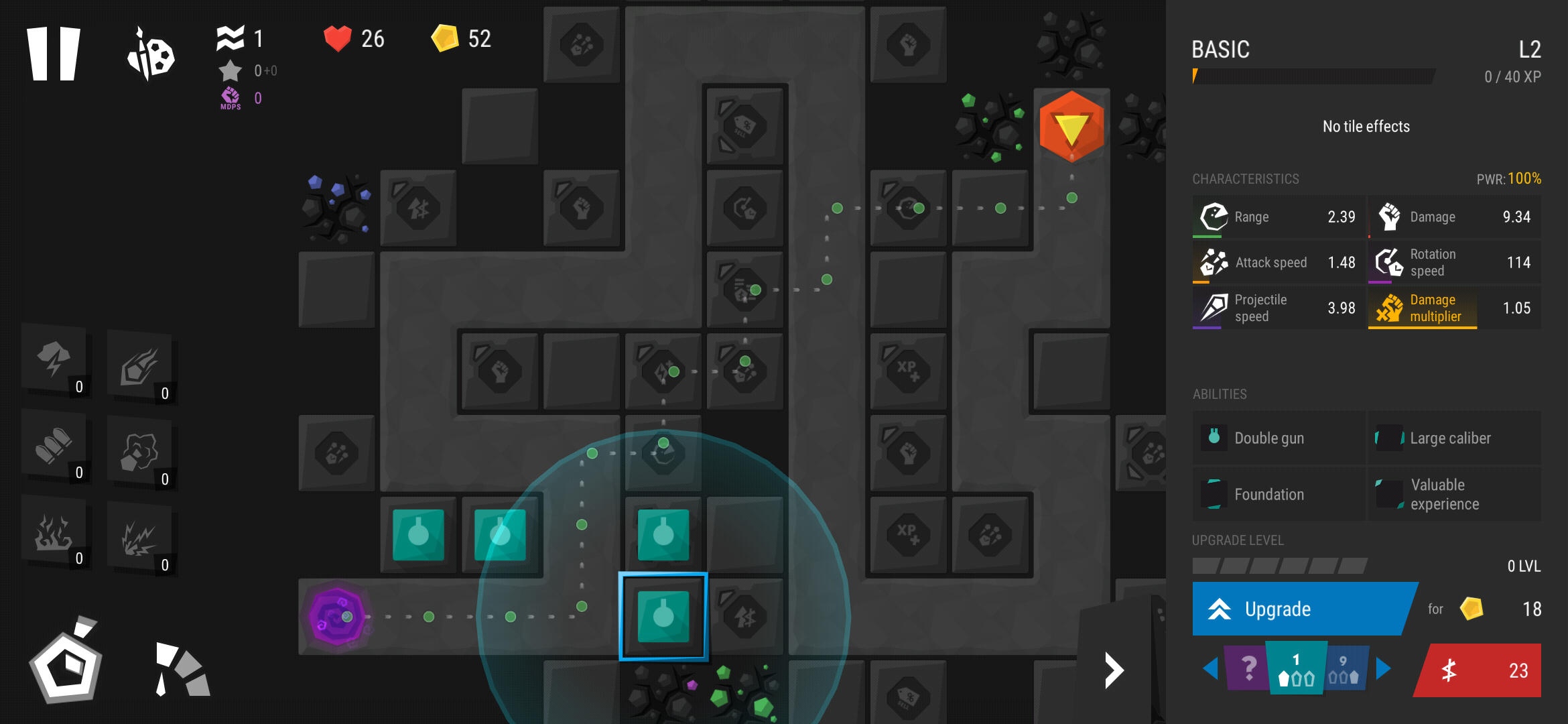1568x724 pixels.
Task: Activate the three-bullets ability
Action: pyautogui.click(x=54, y=446)
